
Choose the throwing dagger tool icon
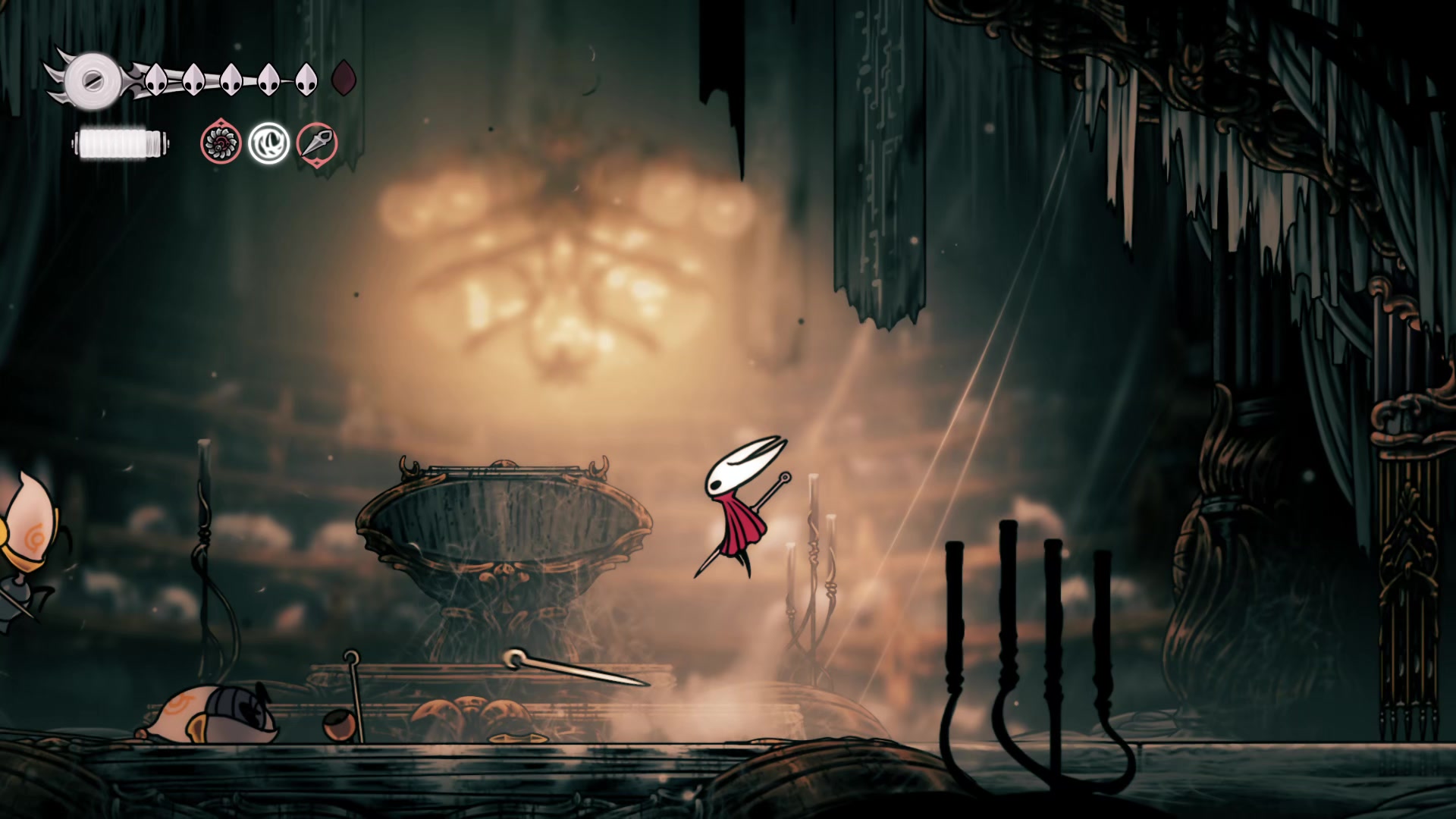(317, 143)
